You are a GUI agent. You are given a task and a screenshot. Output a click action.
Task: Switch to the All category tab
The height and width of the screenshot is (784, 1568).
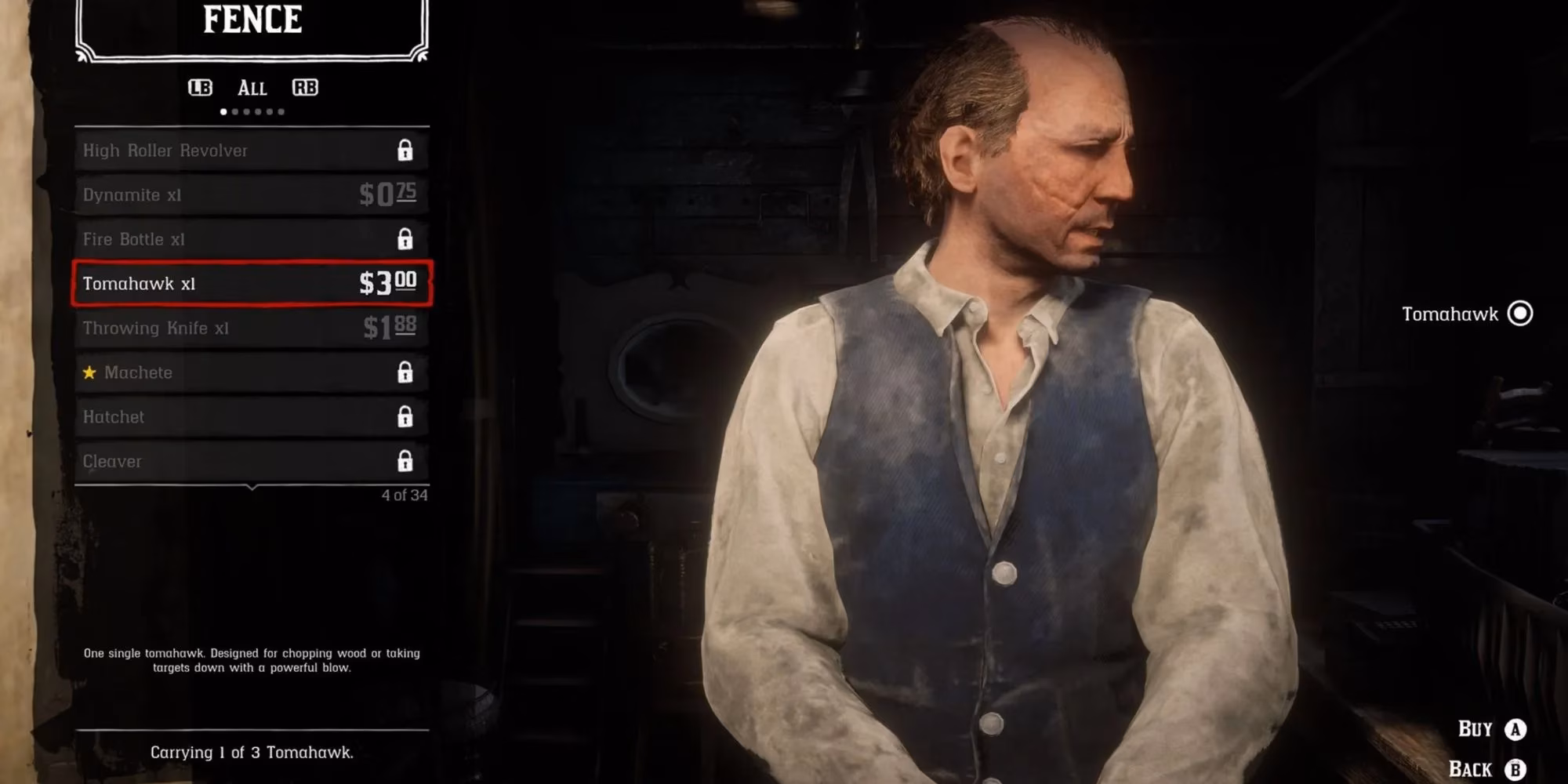252,88
